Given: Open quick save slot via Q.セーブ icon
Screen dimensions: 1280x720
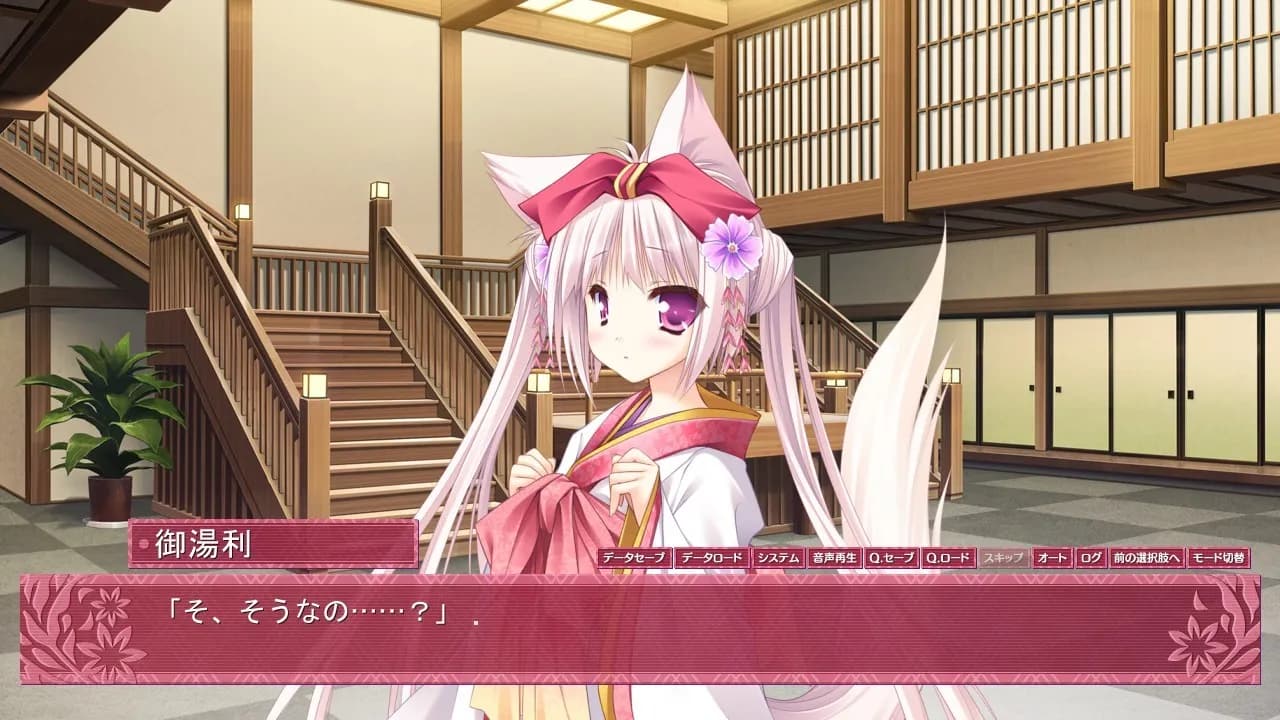Looking at the screenshot, I should [x=892, y=561].
